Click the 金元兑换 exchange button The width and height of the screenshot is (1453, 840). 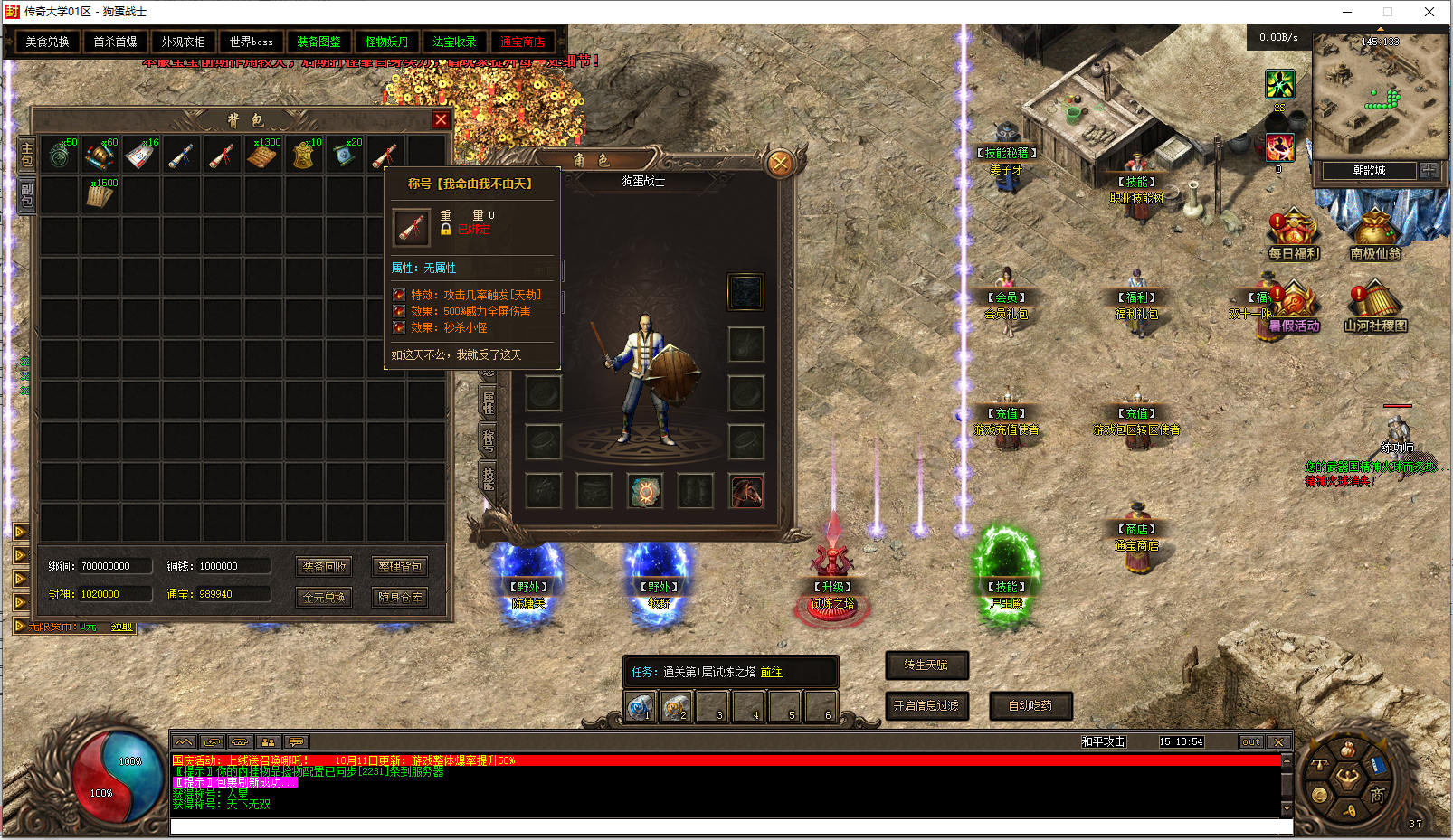pos(324,597)
